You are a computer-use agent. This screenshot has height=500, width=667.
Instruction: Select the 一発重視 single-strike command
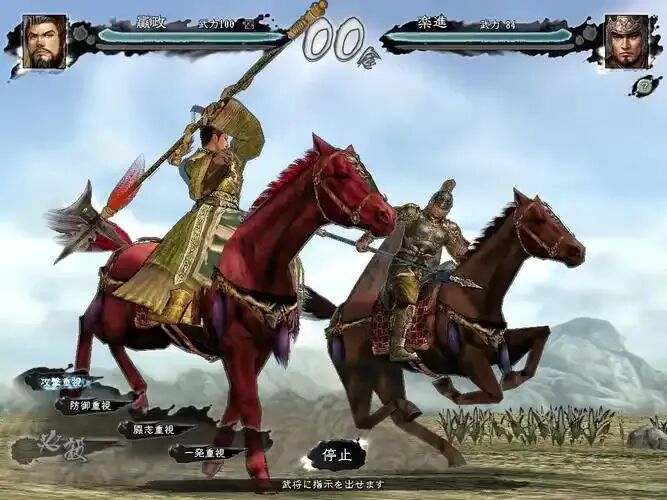[x=203, y=453]
